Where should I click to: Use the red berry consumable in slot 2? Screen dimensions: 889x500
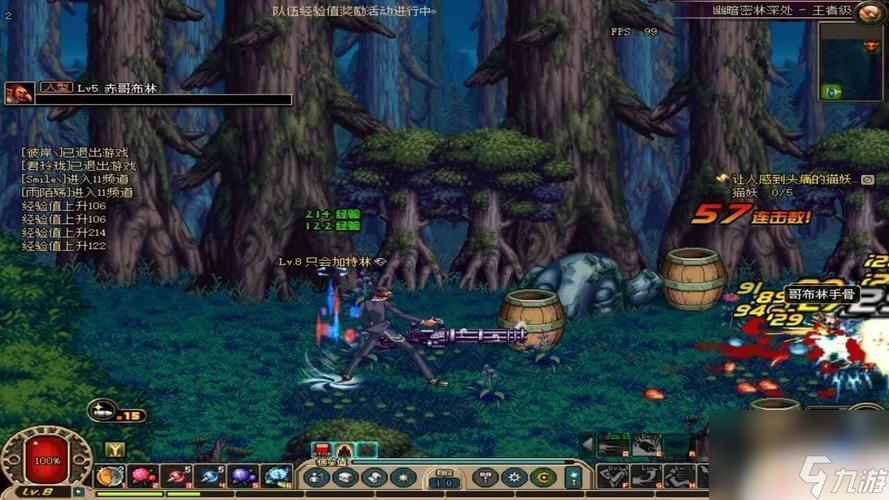(x=143, y=476)
